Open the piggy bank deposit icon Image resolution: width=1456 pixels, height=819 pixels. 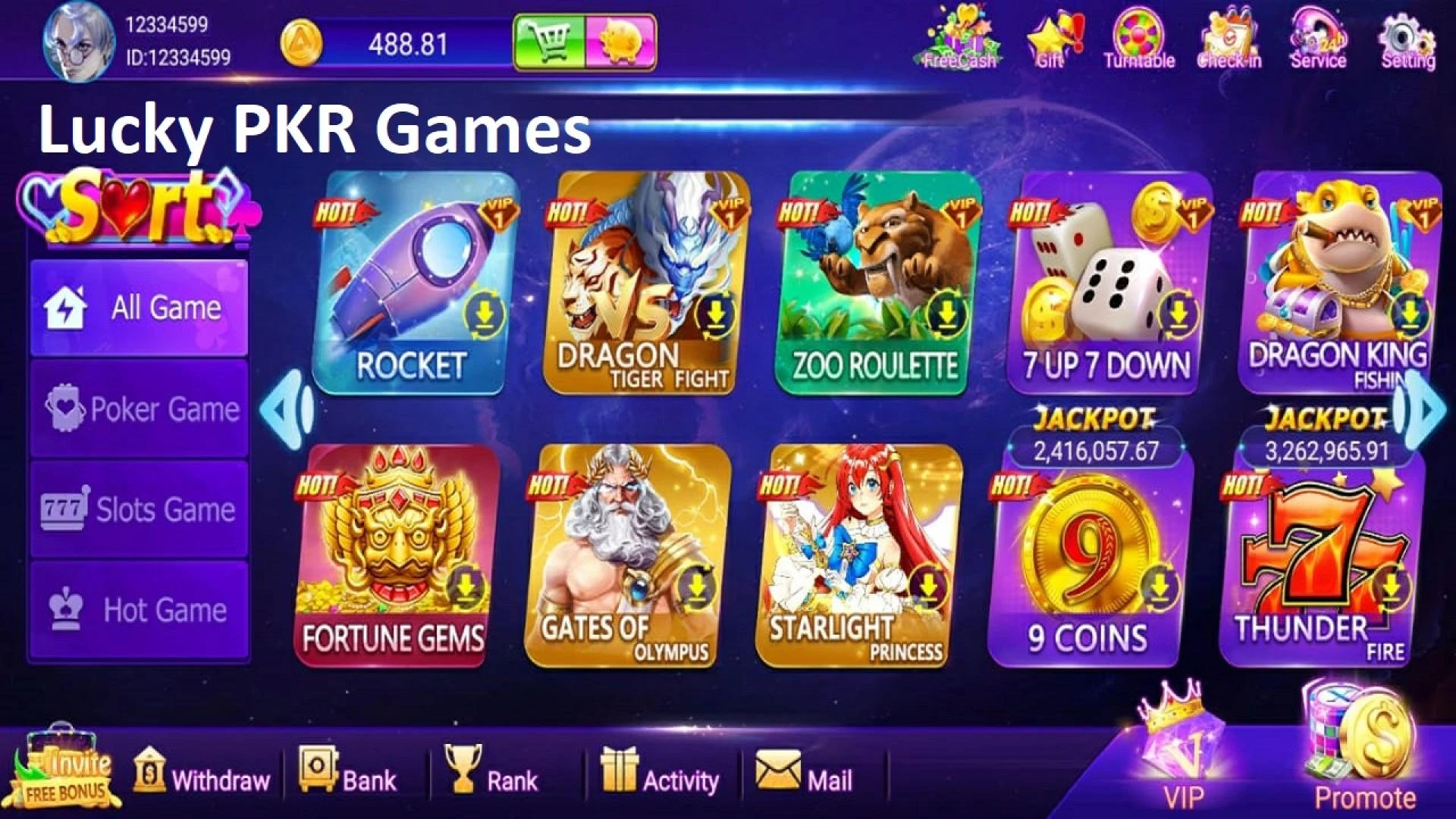(622, 42)
